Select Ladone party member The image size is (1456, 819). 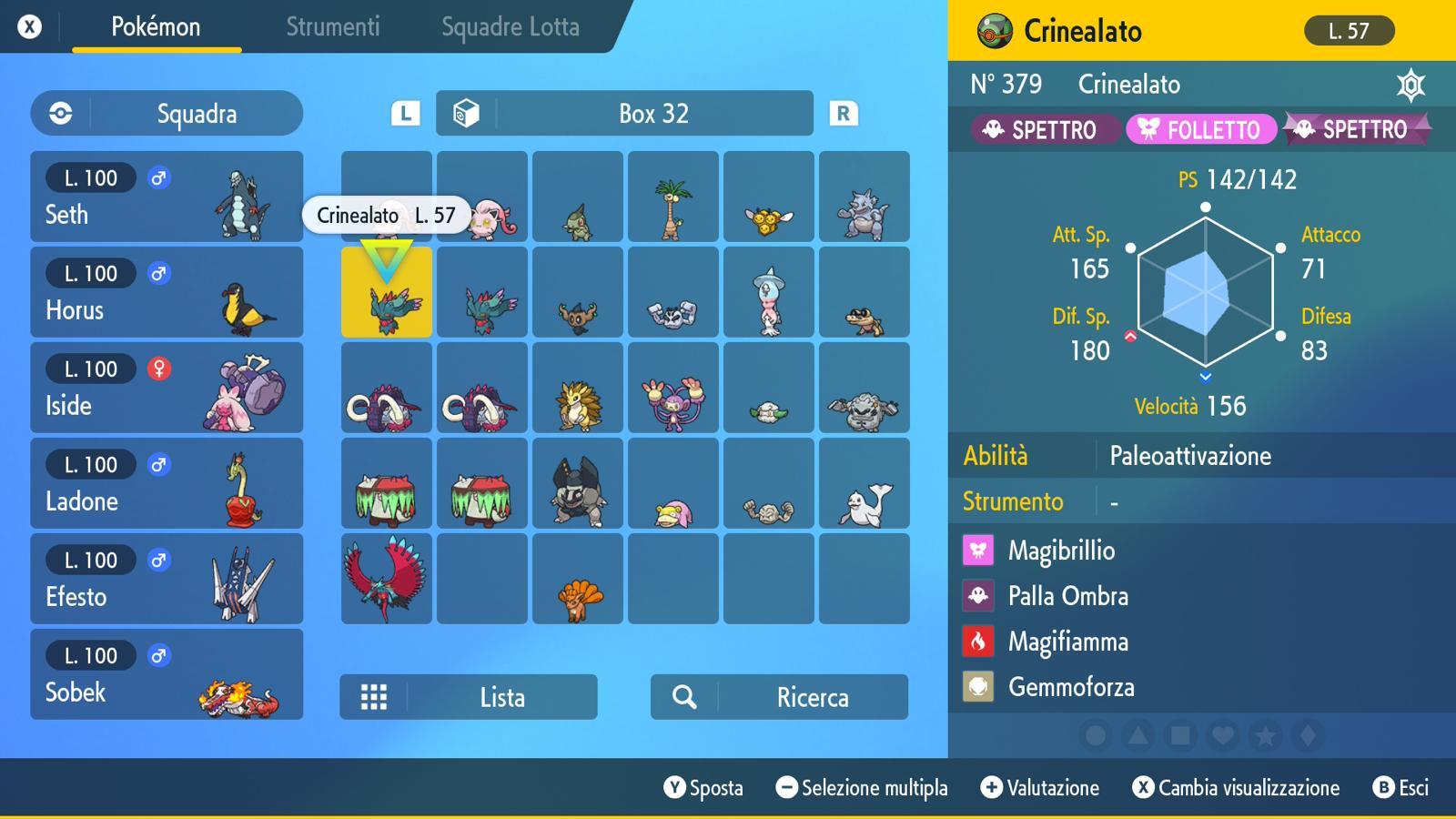tap(167, 483)
